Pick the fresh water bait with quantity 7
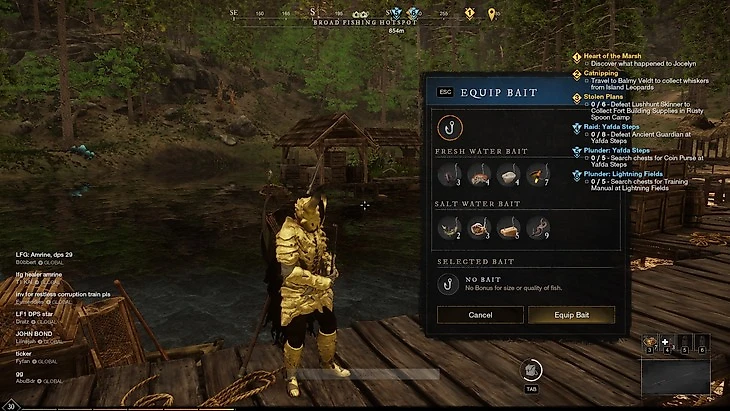 pos(537,175)
